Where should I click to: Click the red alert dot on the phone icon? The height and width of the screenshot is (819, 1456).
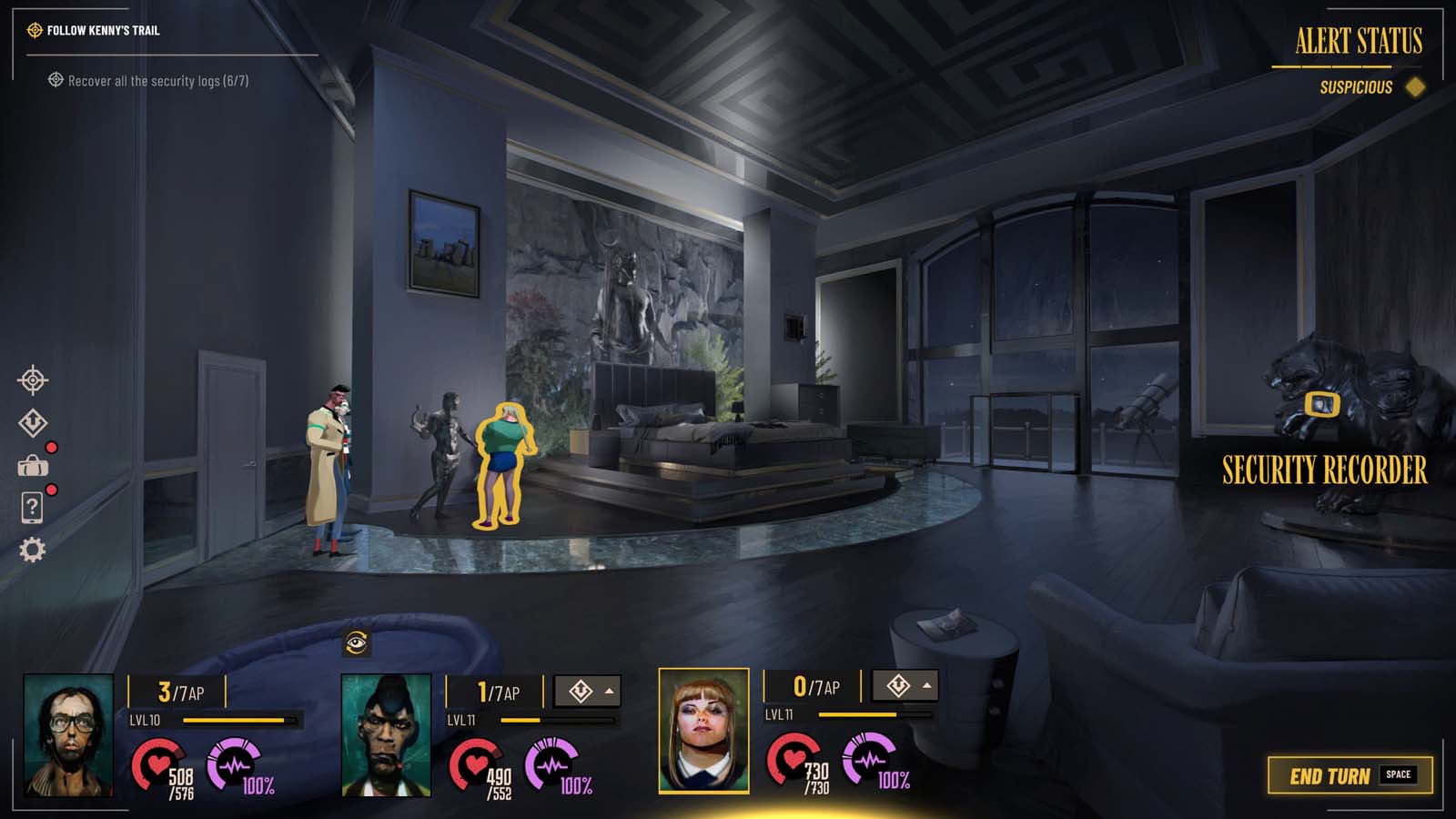click(52, 491)
